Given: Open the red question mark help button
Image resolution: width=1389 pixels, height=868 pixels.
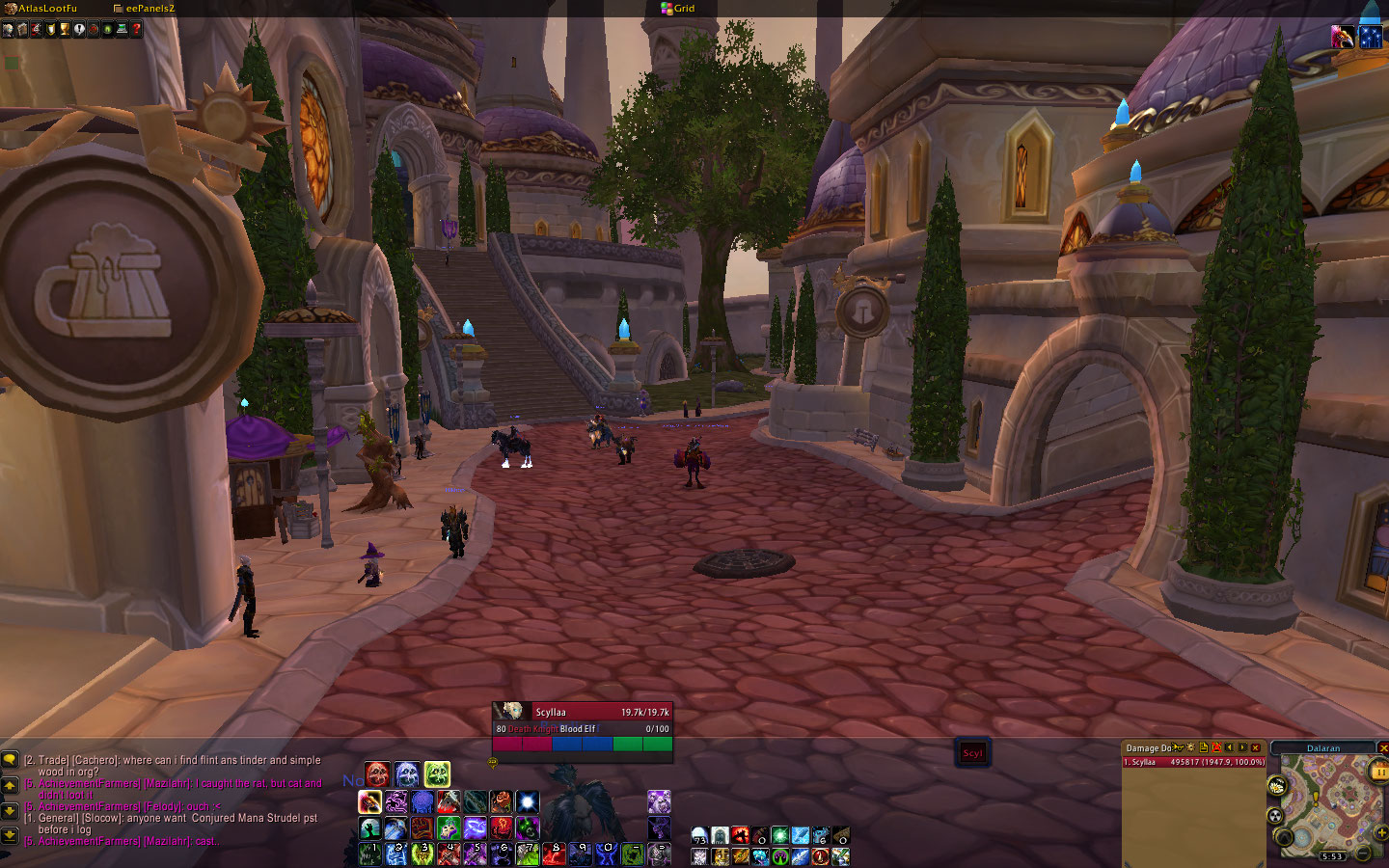Looking at the screenshot, I should pyautogui.click(x=137, y=29).
